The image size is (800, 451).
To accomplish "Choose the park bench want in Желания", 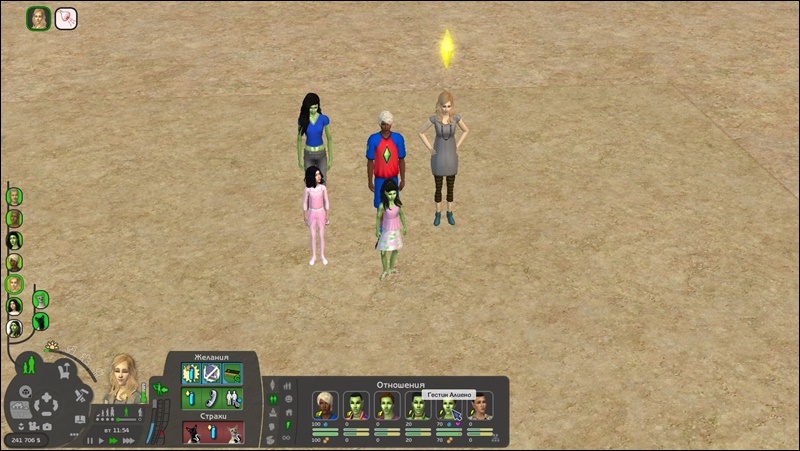I will [232, 373].
